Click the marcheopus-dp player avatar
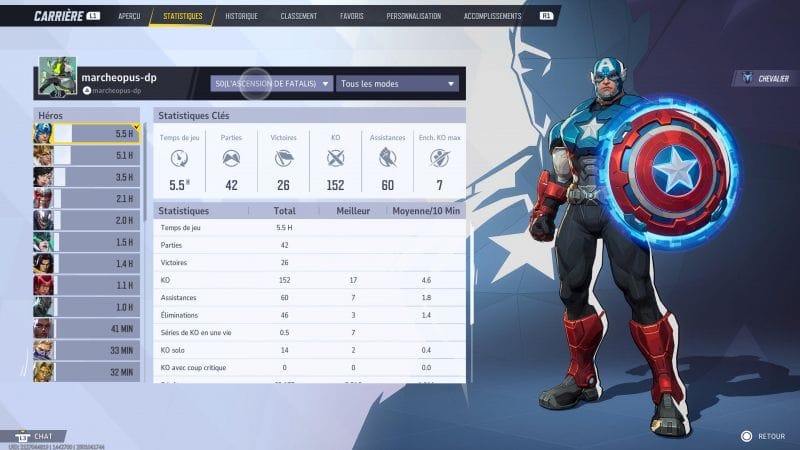The image size is (800, 450). pyautogui.click(x=57, y=77)
